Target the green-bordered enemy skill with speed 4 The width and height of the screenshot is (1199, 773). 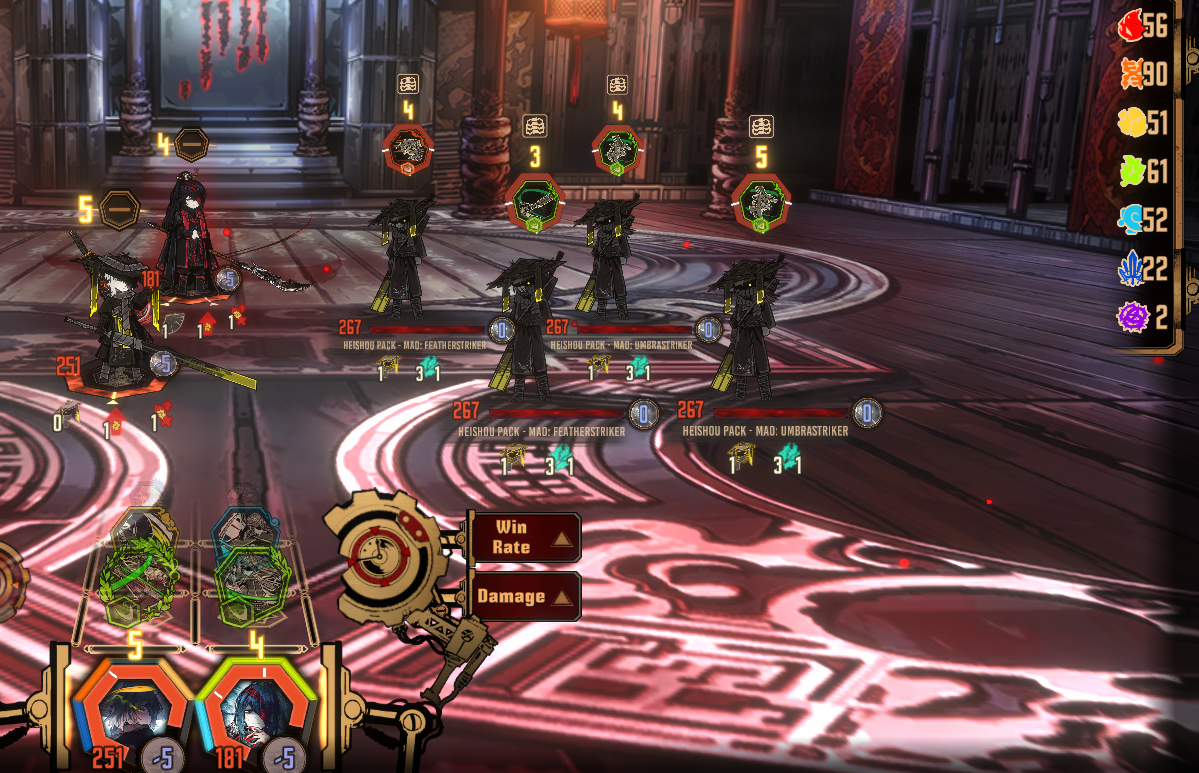tap(617, 150)
